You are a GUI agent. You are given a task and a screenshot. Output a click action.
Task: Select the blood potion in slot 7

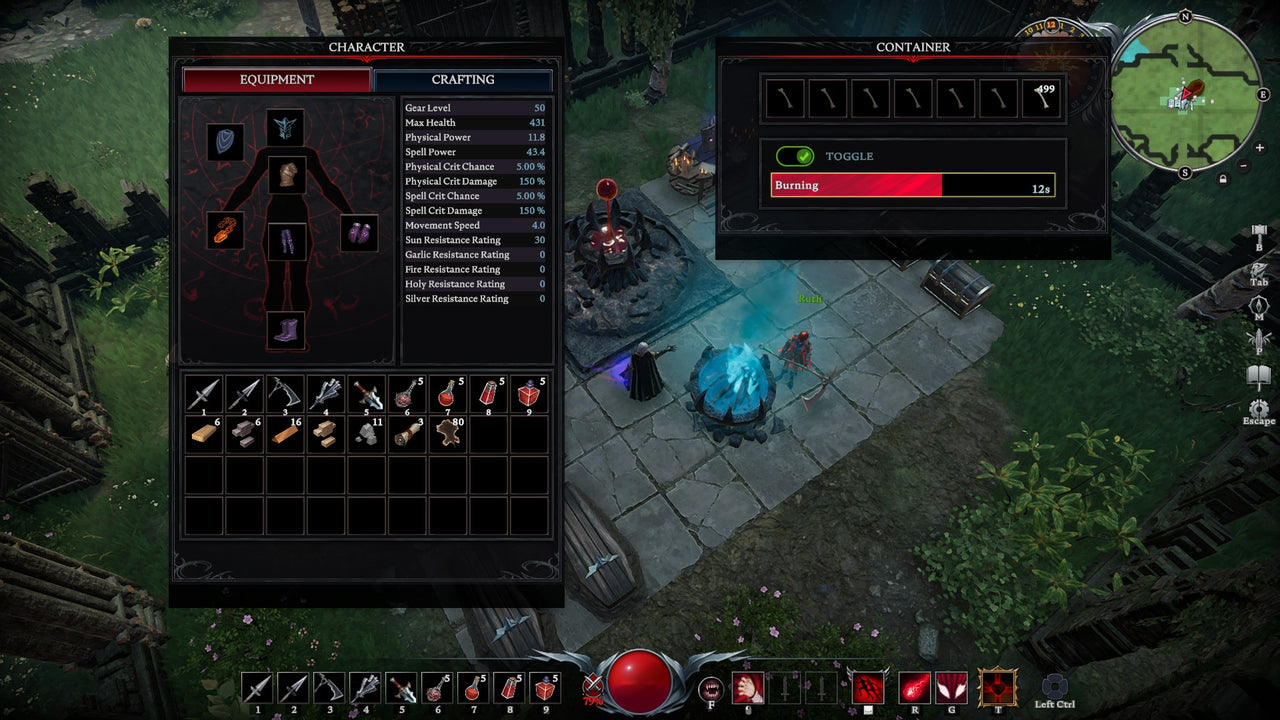[x=447, y=393]
